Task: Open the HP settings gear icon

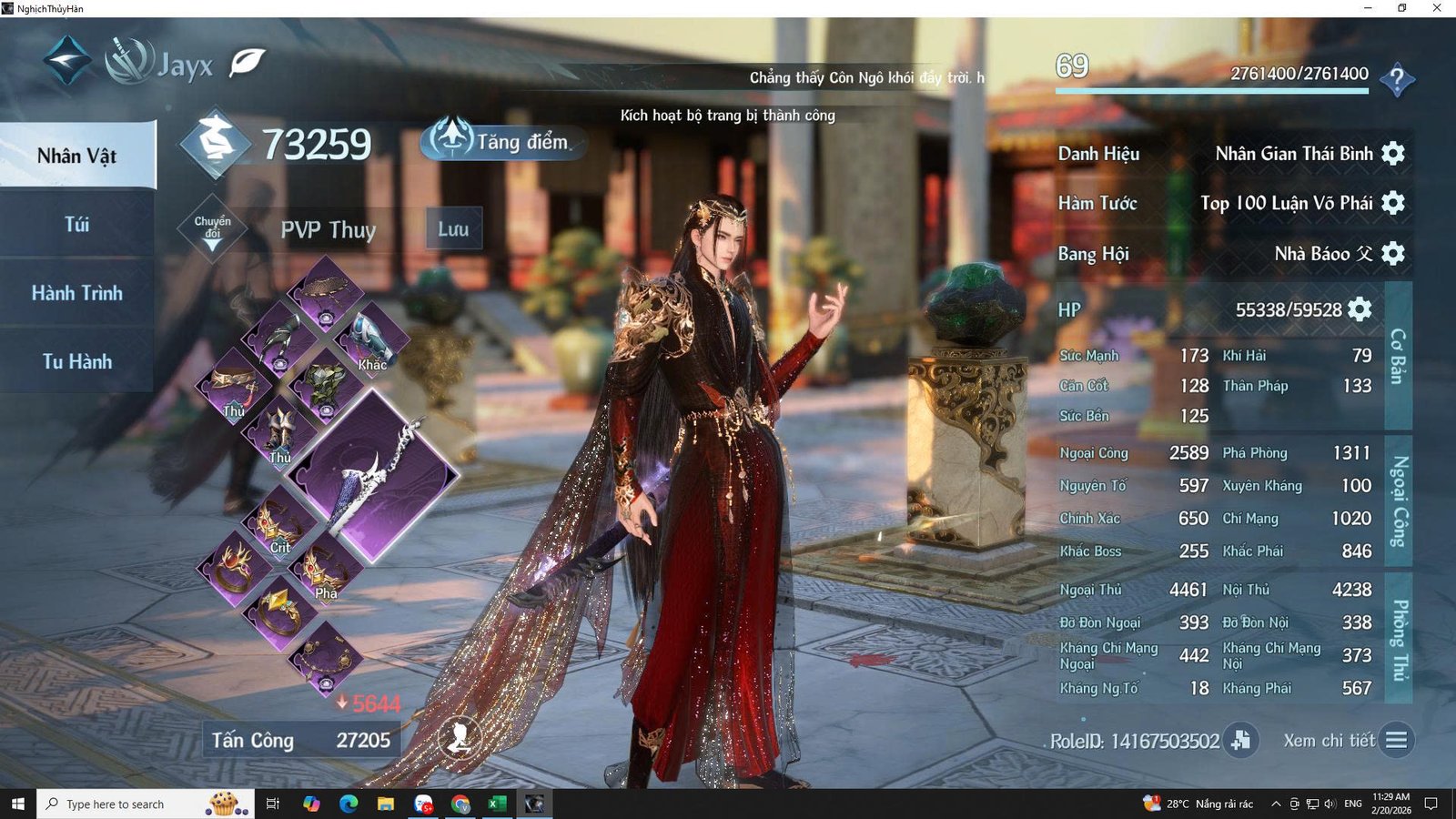Action: [x=1359, y=309]
